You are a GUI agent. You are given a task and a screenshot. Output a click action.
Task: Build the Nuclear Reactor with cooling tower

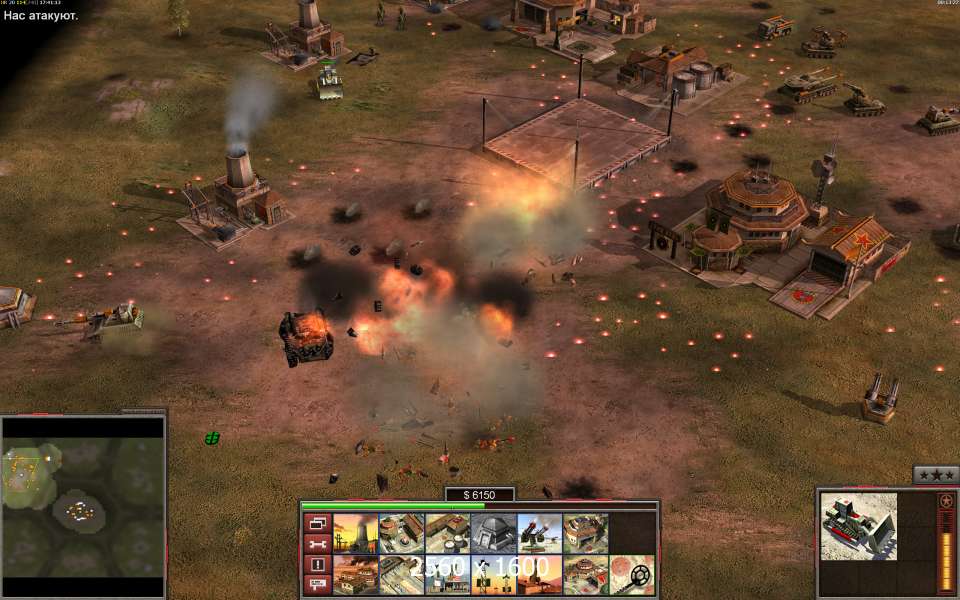(x=355, y=533)
